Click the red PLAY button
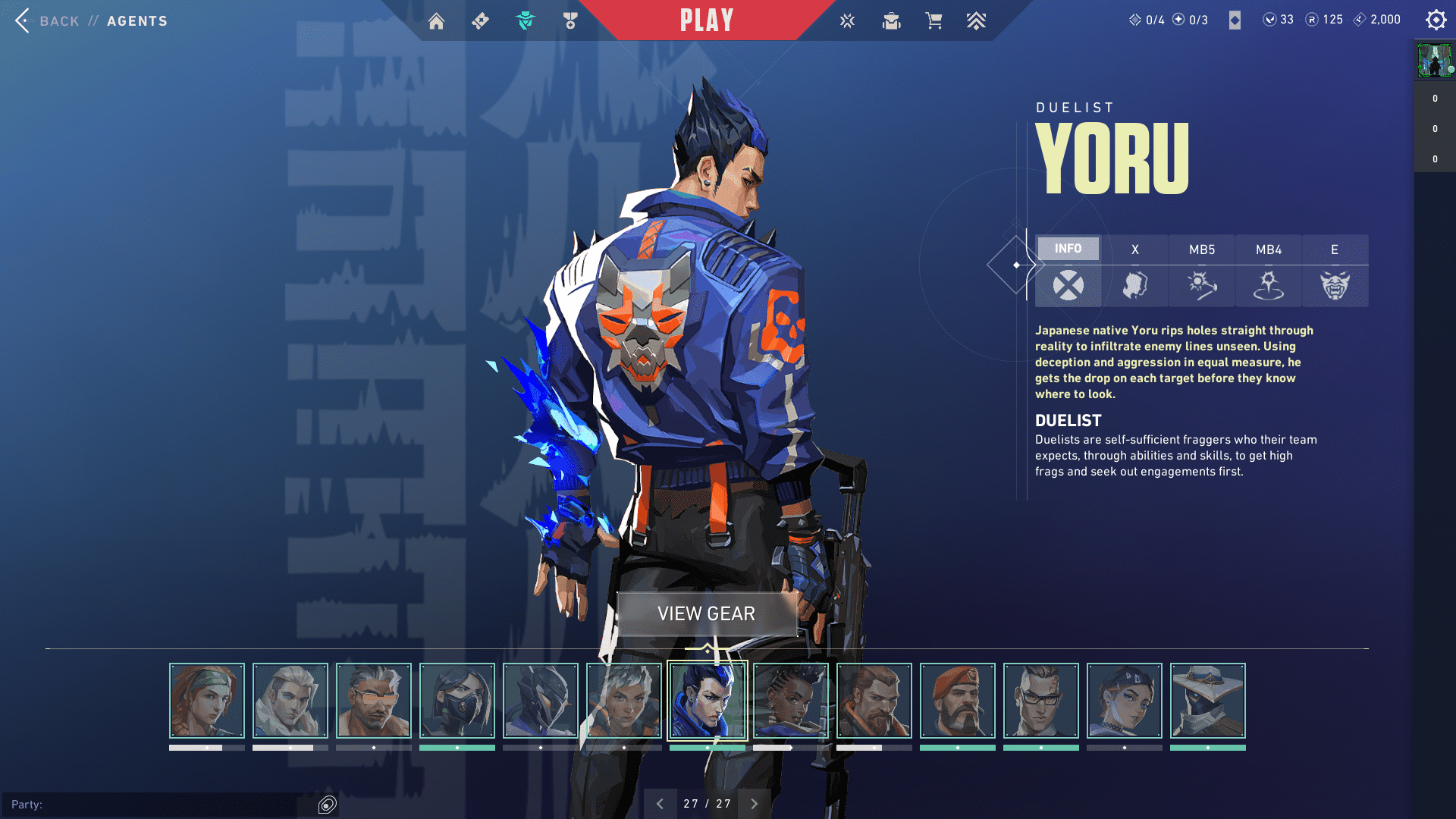Image resolution: width=1456 pixels, height=819 pixels. pyautogui.click(x=706, y=20)
